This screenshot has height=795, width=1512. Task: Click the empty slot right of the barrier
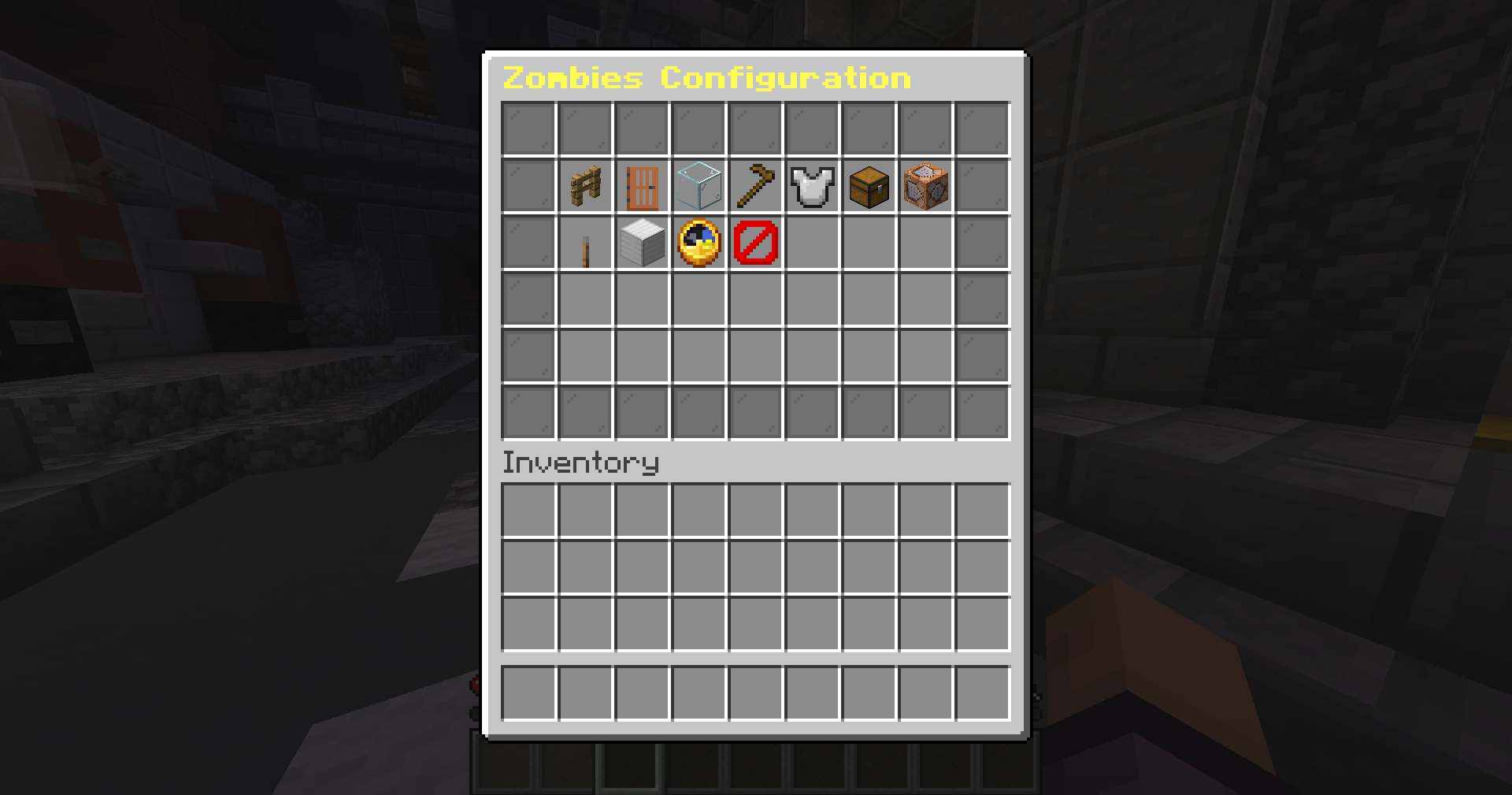coord(812,241)
